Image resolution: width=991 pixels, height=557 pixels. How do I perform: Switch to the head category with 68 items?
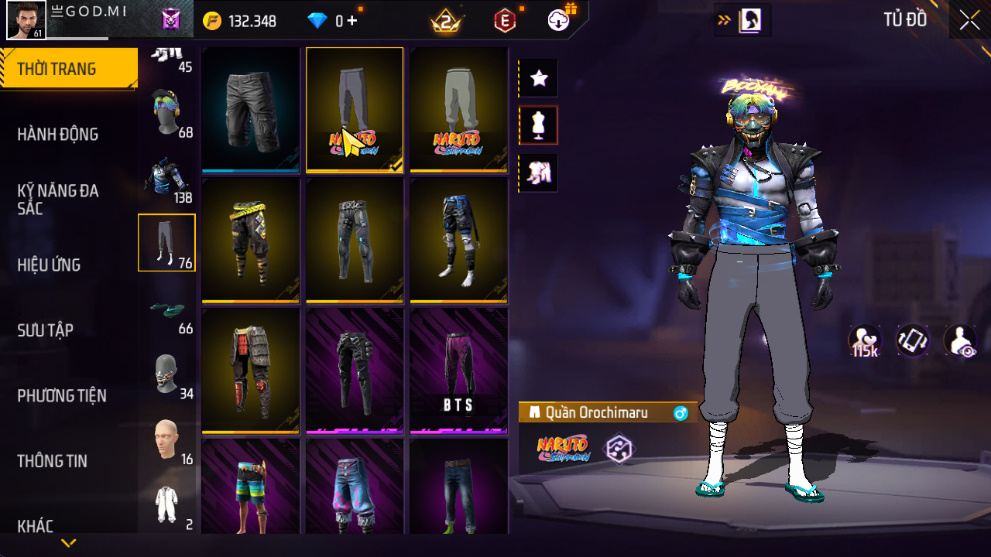coord(167,112)
